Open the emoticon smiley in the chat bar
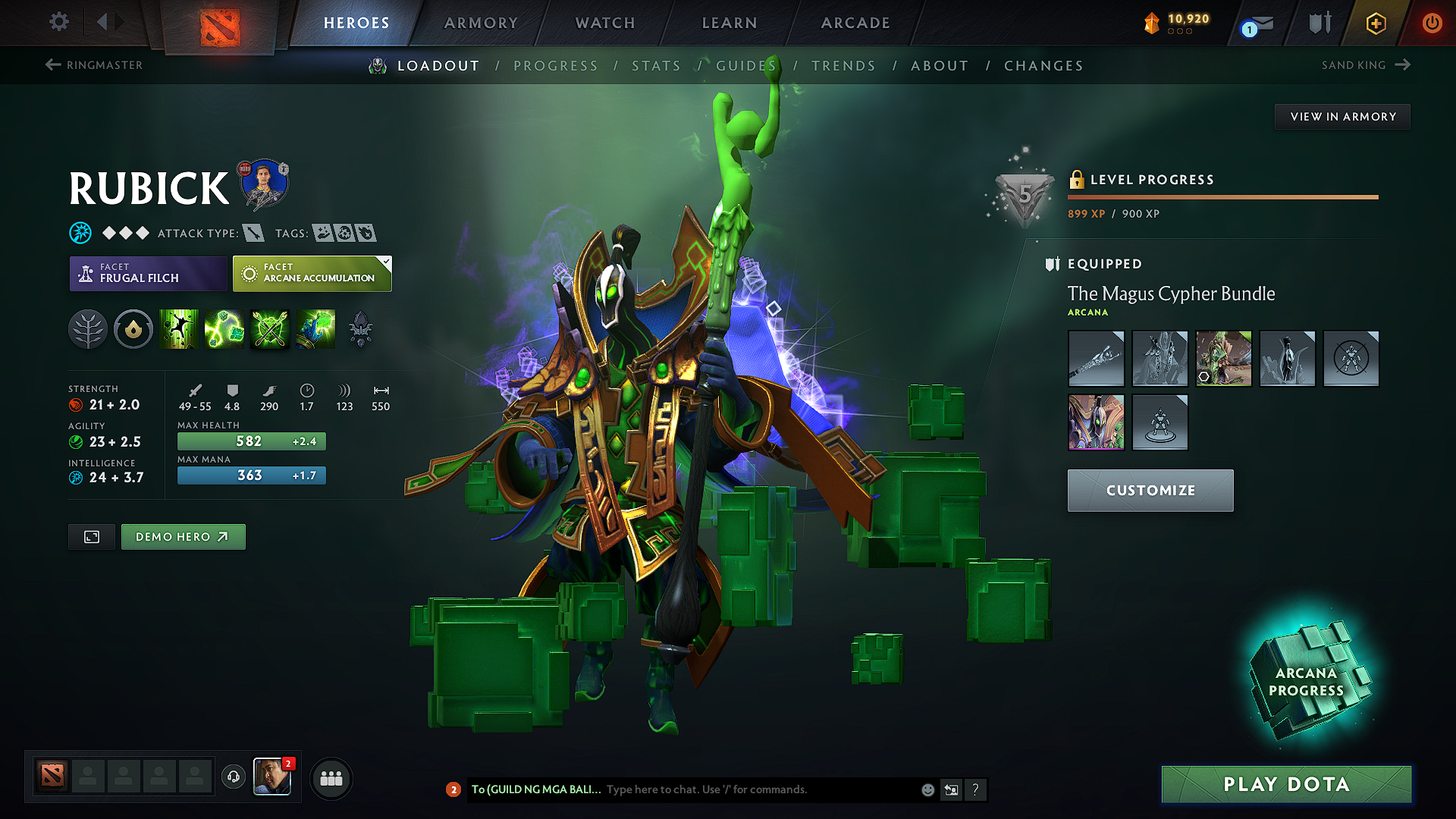The height and width of the screenshot is (819, 1456). 927,789
